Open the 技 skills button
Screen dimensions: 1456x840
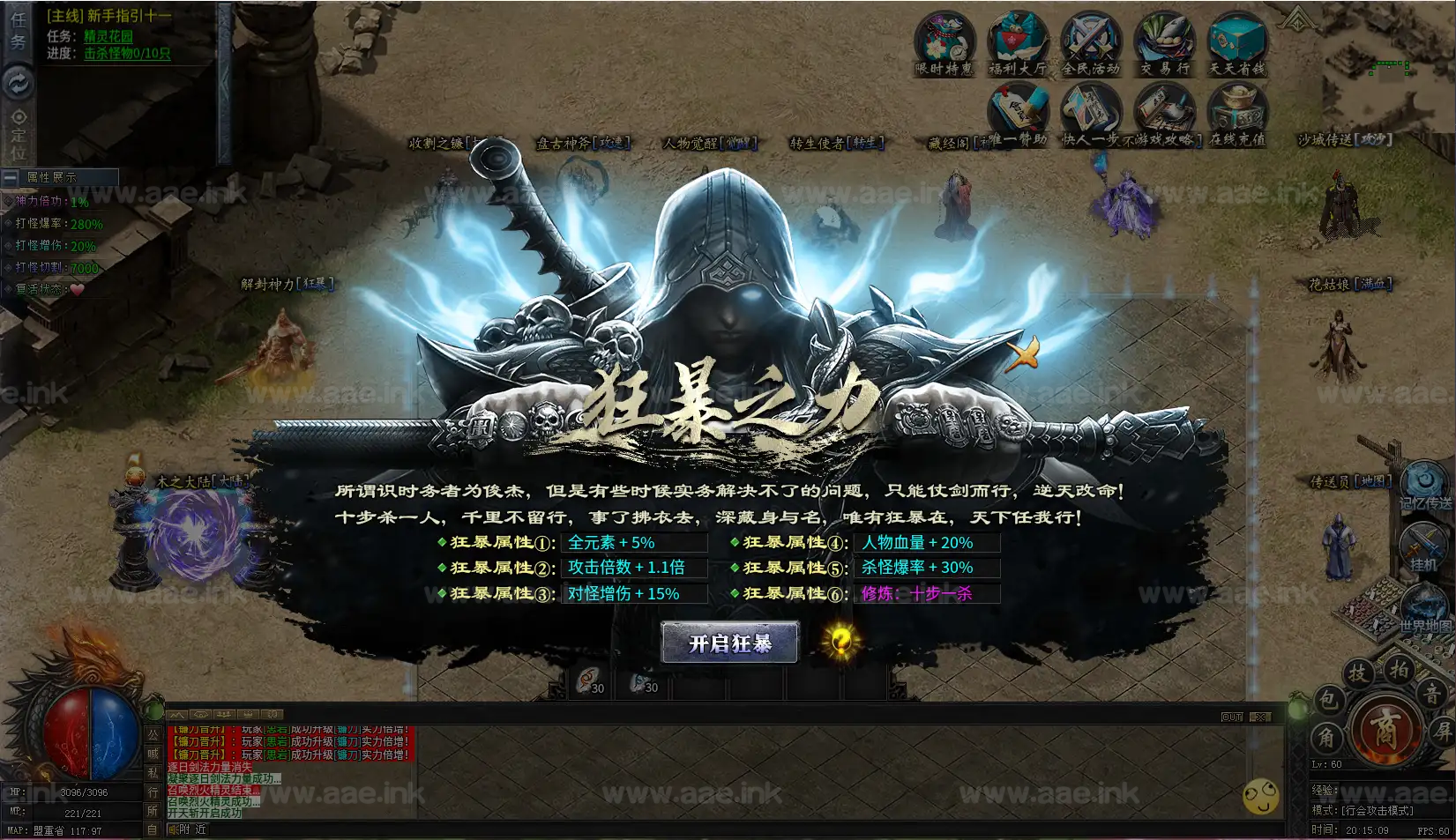(1358, 674)
